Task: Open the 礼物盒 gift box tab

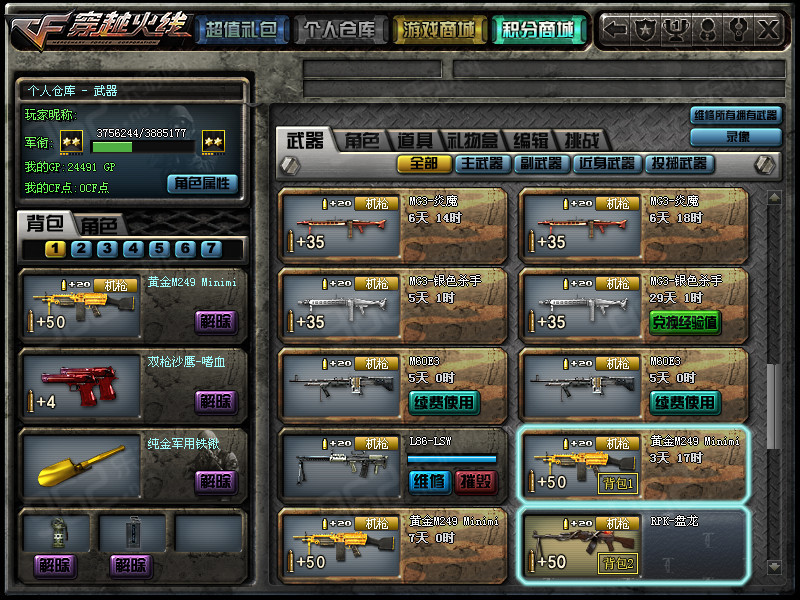Action: (472, 141)
